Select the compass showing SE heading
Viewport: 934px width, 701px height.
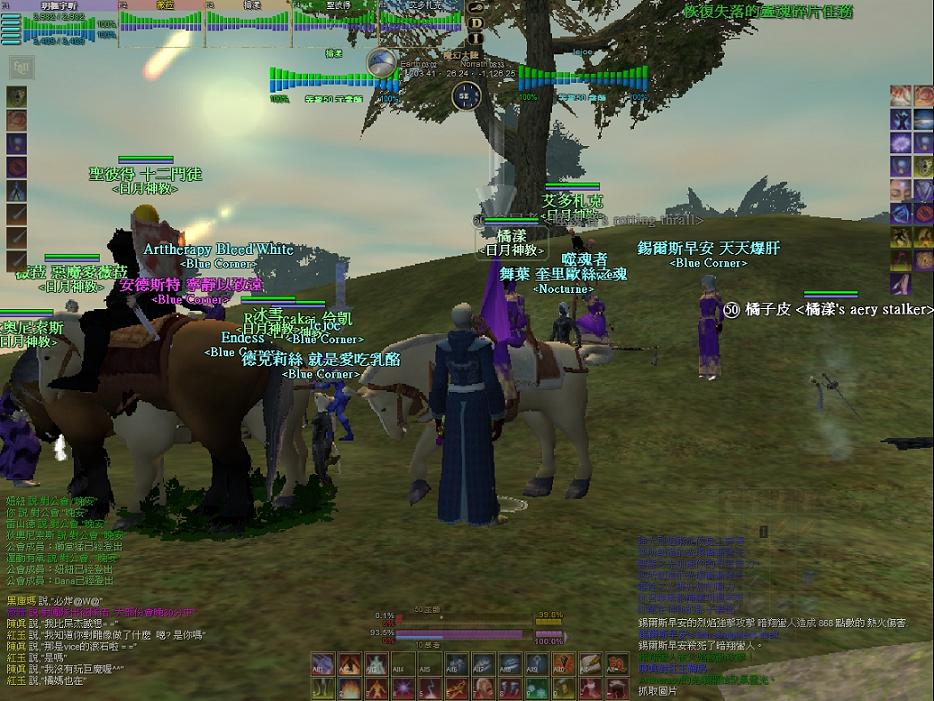pyautogui.click(x=465, y=96)
